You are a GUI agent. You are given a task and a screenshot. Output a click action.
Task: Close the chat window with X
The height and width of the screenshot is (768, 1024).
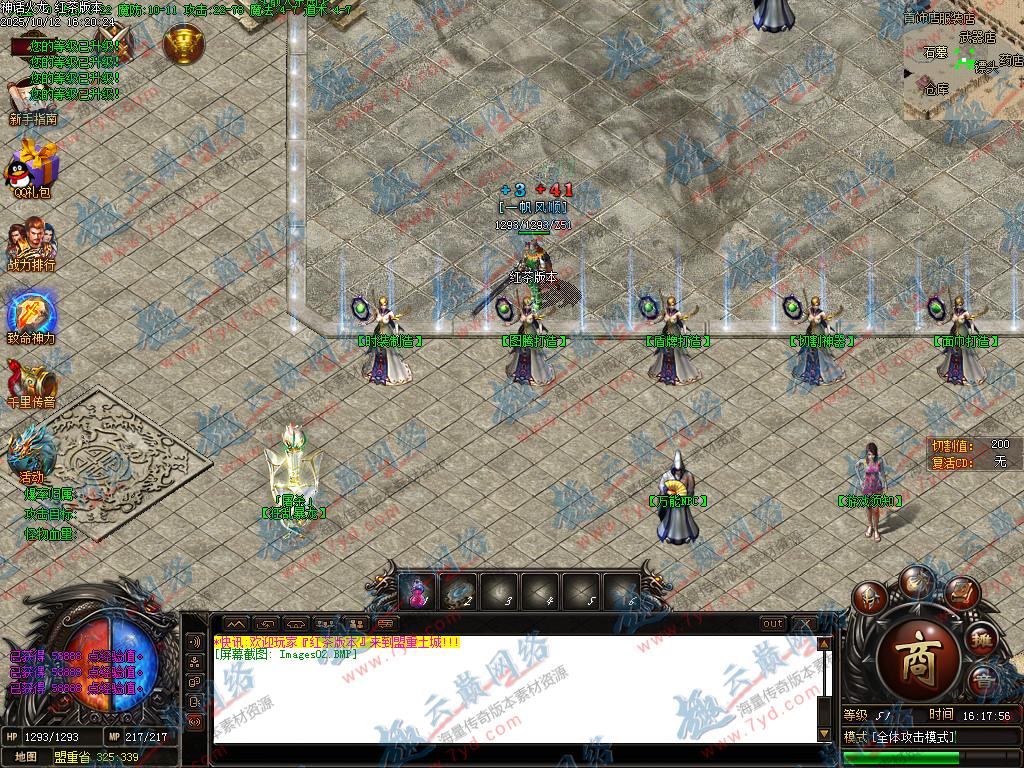pos(804,624)
